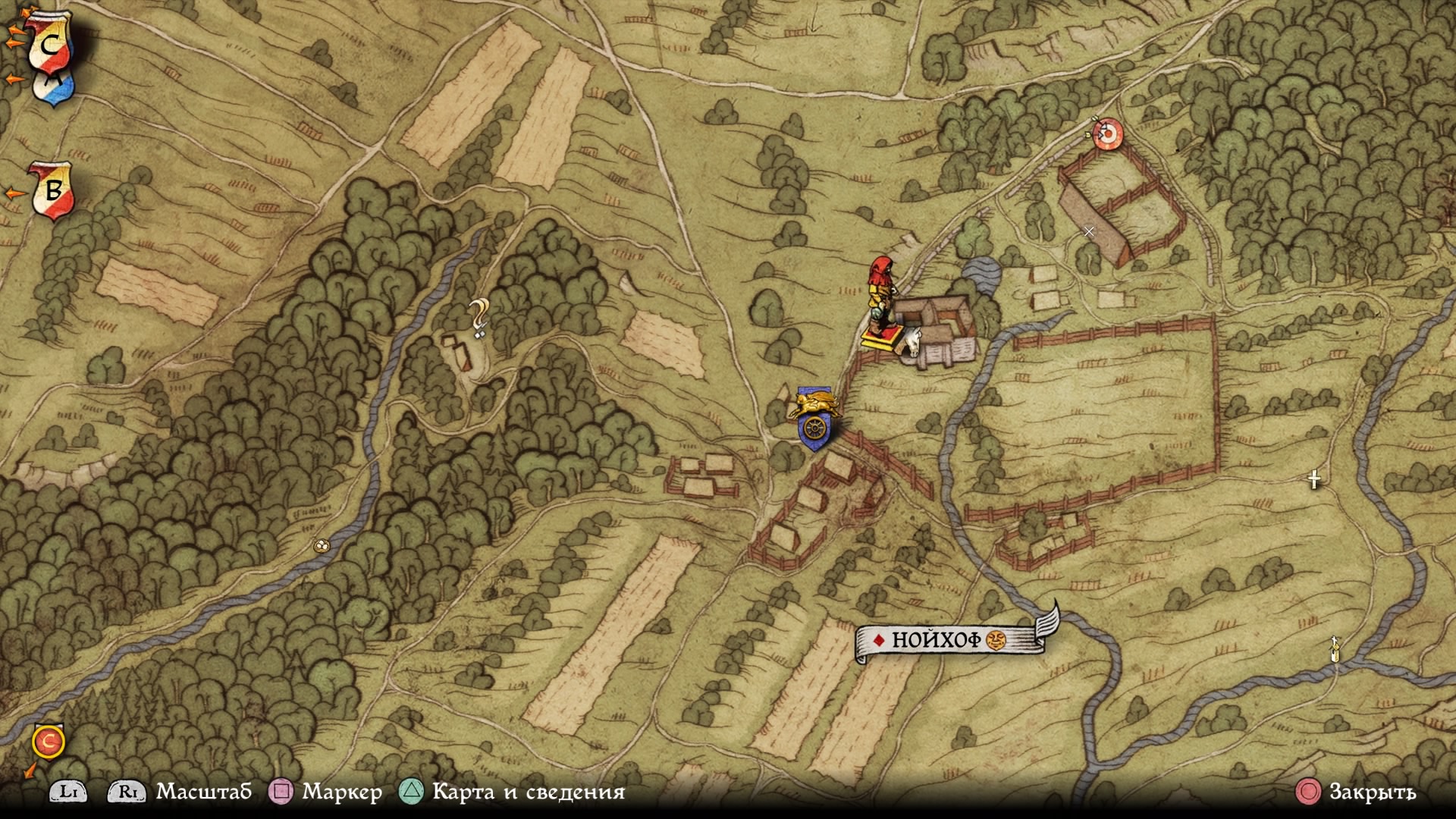Viewport: 1456px width, 819px height.
Task: Click the white wayside cross marker
Action: click(1314, 479)
